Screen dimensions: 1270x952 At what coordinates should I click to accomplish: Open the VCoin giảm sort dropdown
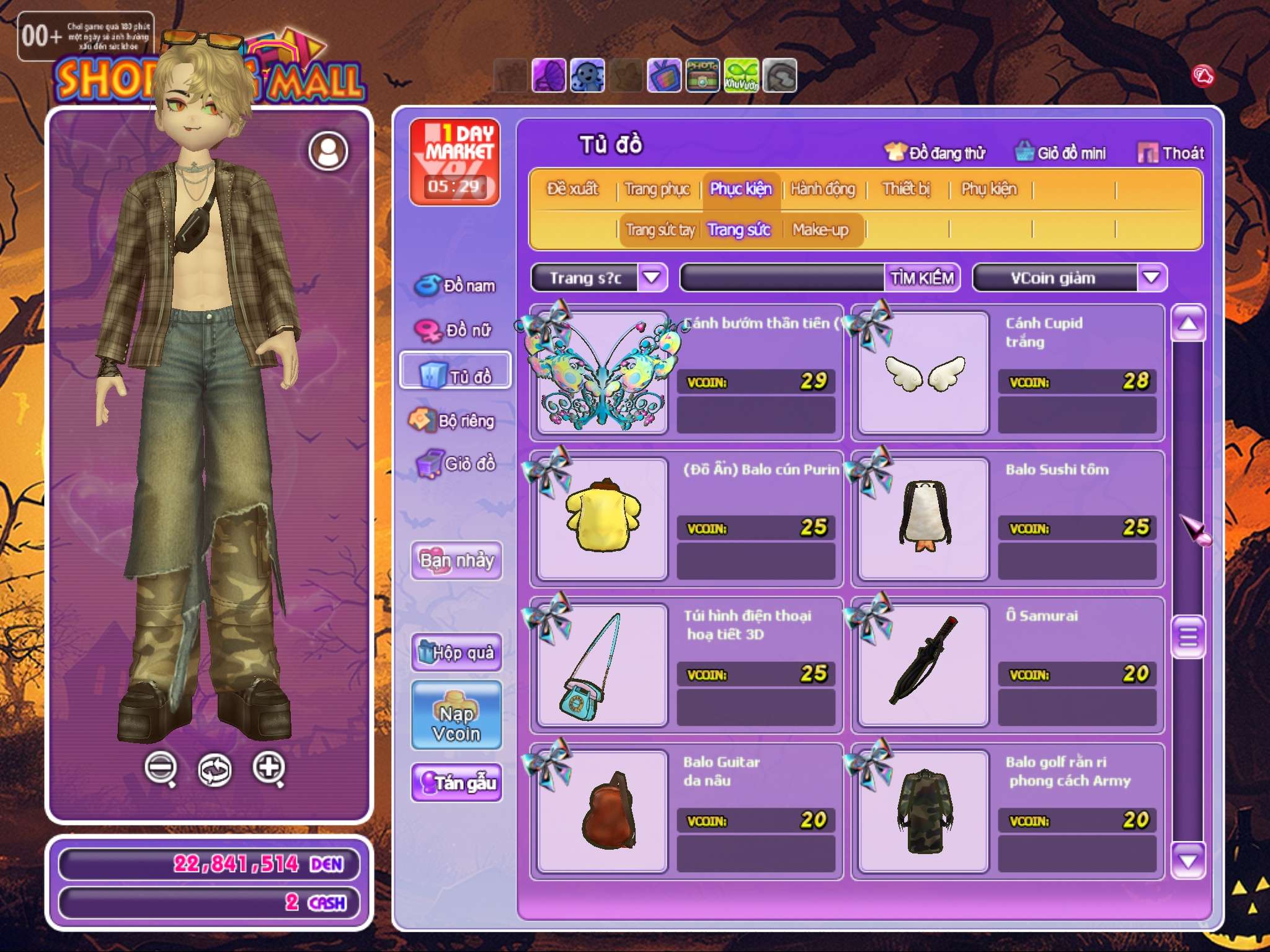tap(1151, 278)
